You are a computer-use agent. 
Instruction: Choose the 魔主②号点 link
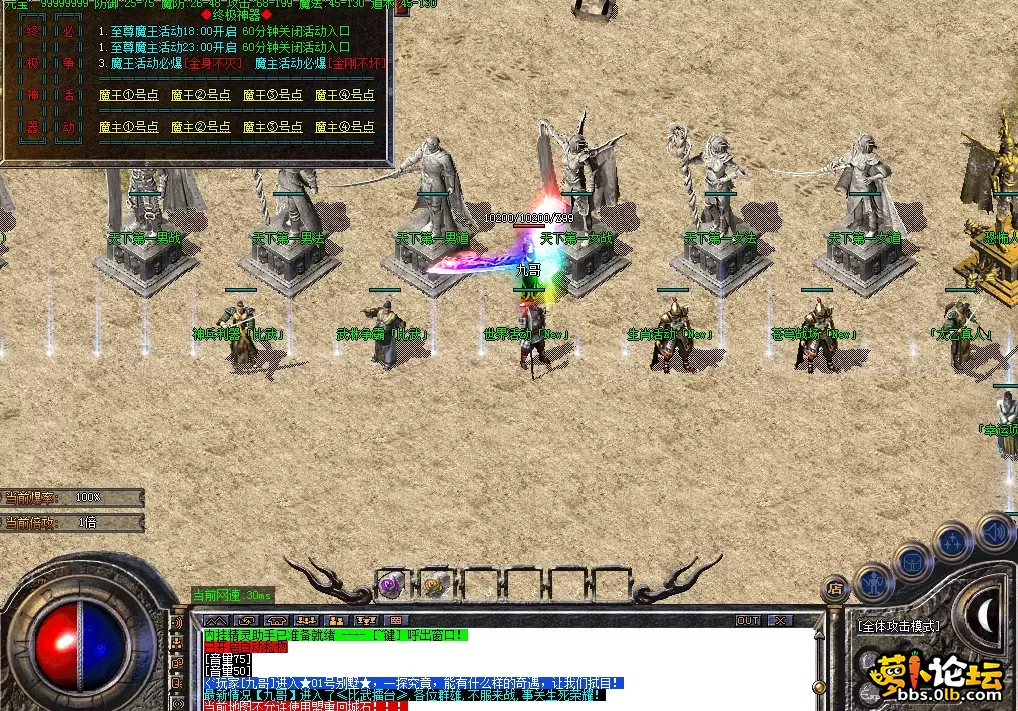pyautogui.click(x=201, y=127)
